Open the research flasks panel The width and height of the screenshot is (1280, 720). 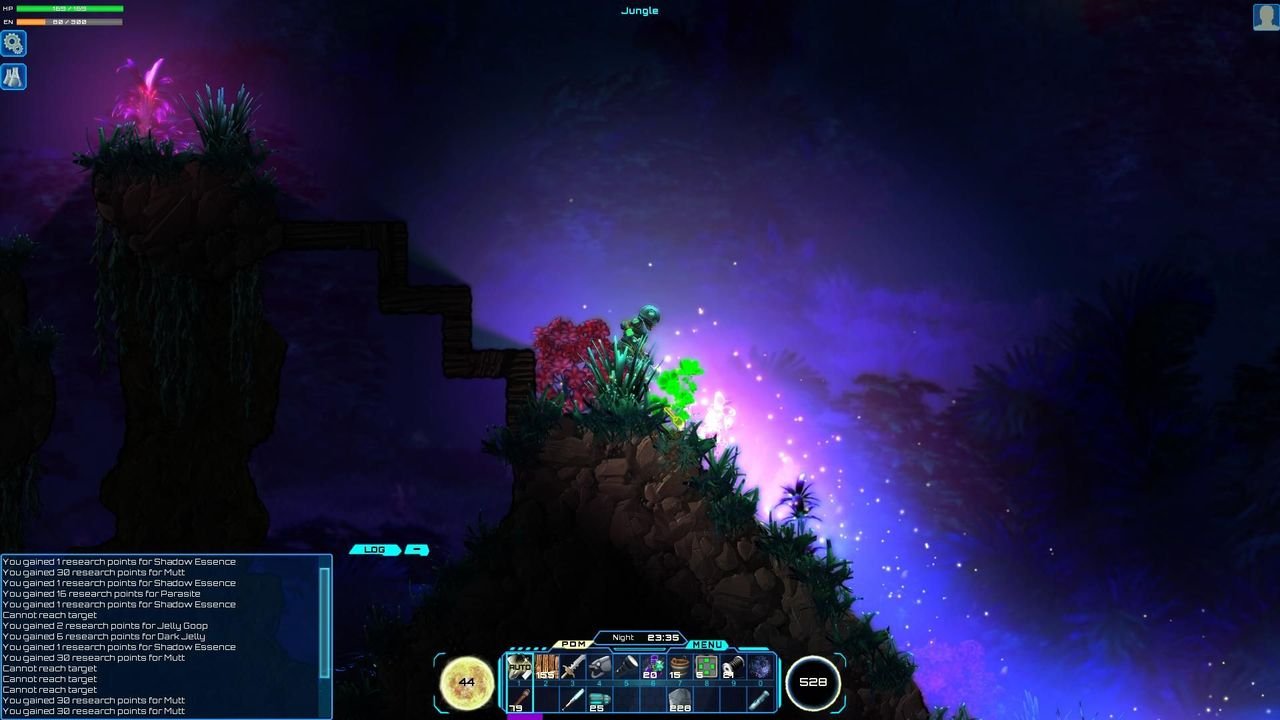click(x=13, y=77)
